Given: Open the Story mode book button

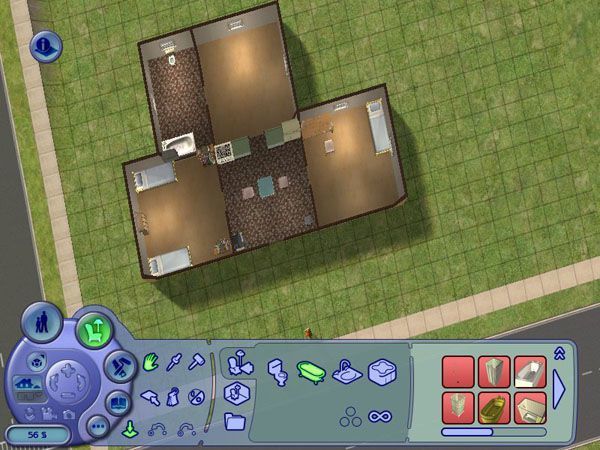Looking at the screenshot, I should 120,402.
